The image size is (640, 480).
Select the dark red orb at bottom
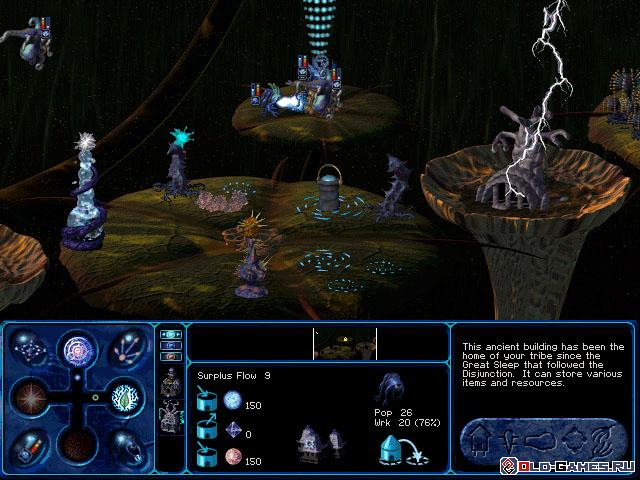(78, 444)
